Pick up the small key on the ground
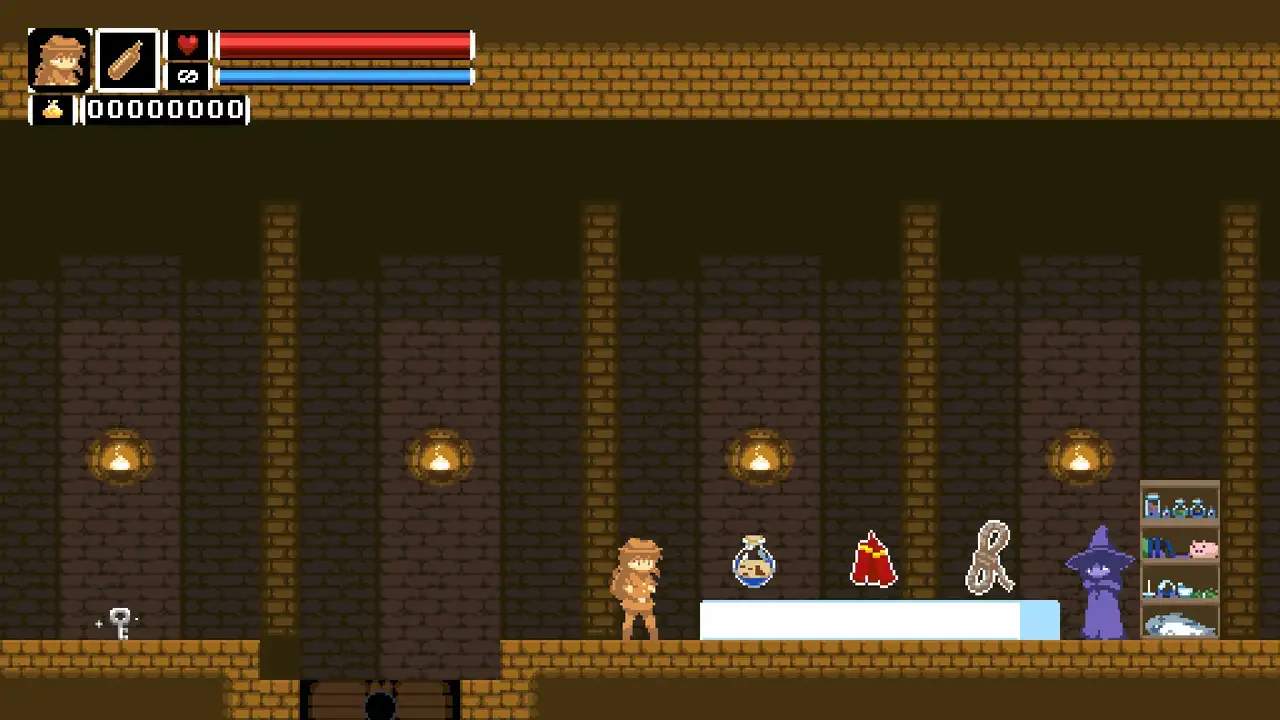This screenshot has width=1280, height=720. [x=120, y=622]
